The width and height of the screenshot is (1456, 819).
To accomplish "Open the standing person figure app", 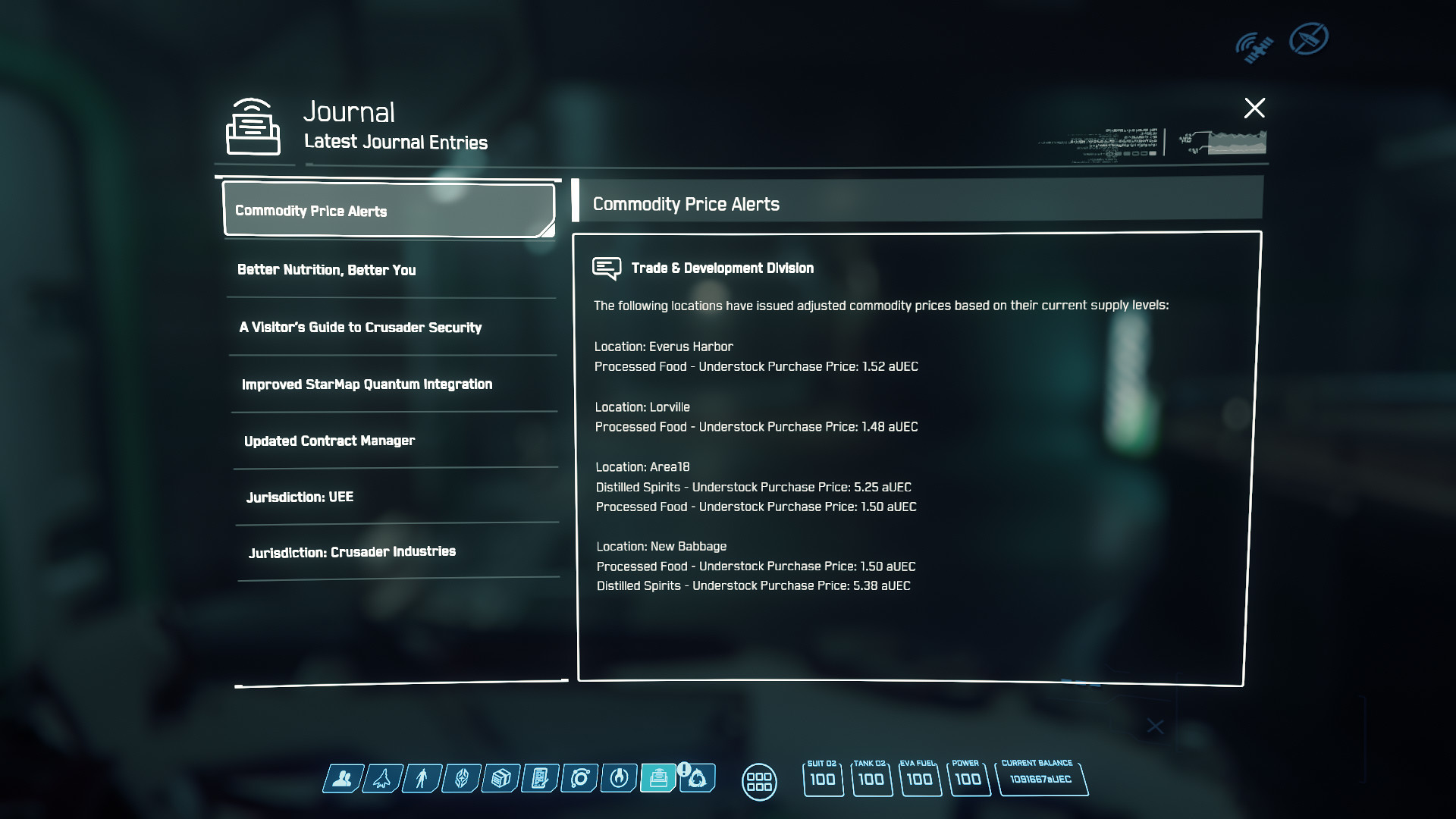I will [x=421, y=779].
